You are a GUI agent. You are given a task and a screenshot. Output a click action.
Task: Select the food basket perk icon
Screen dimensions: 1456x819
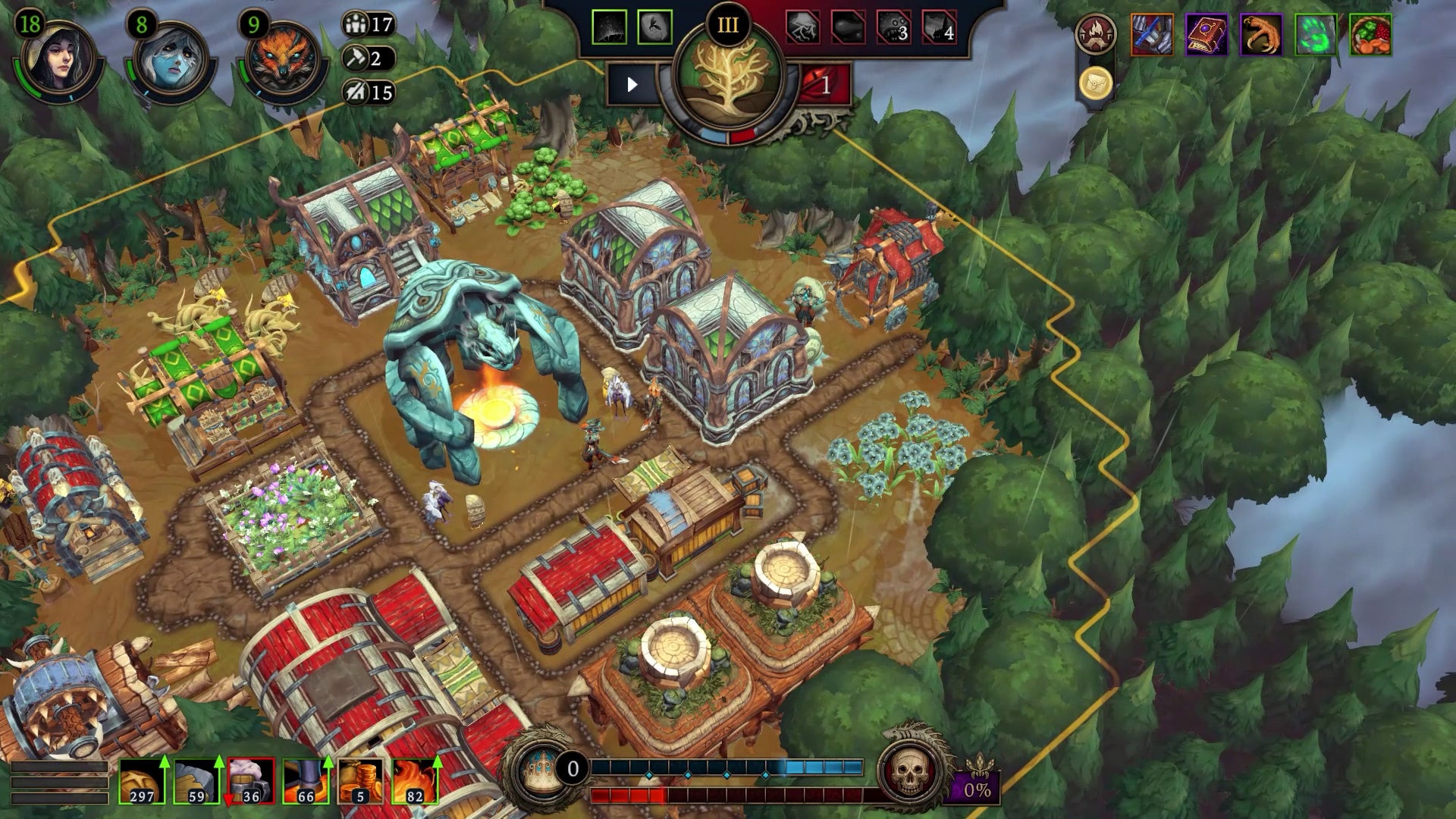[x=1370, y=35]
